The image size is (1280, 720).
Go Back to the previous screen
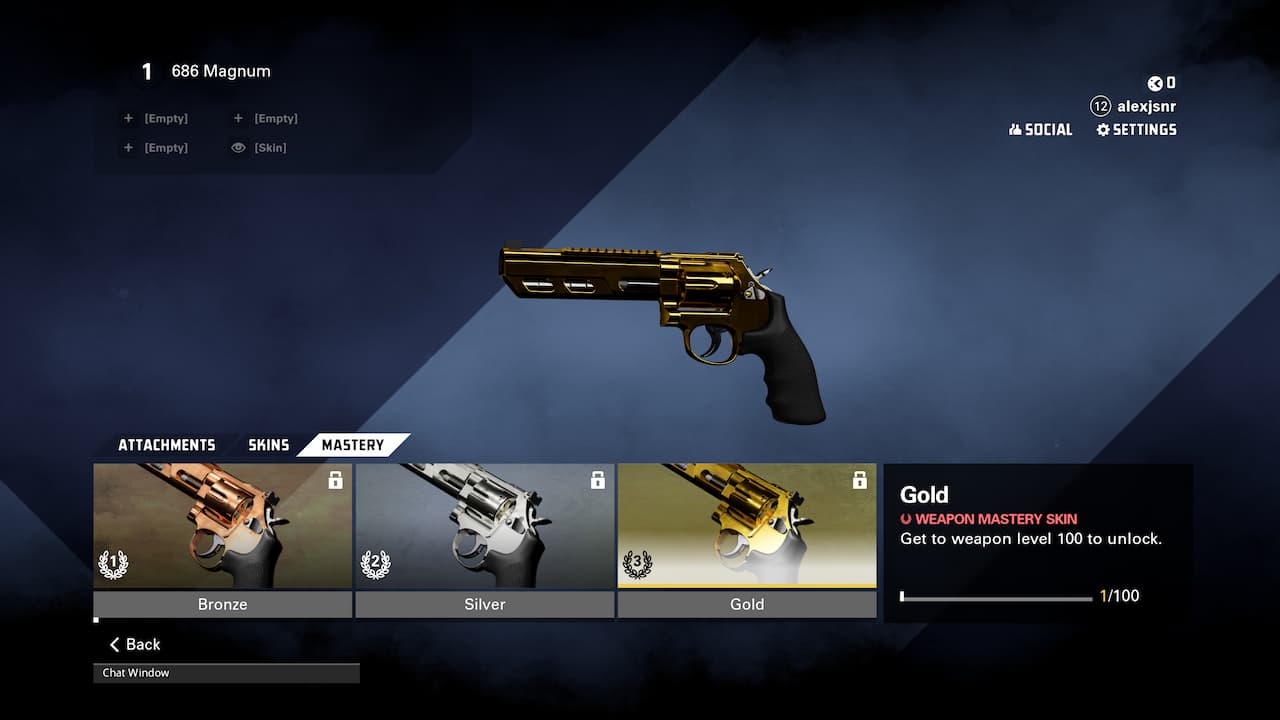tap(135, 645)
